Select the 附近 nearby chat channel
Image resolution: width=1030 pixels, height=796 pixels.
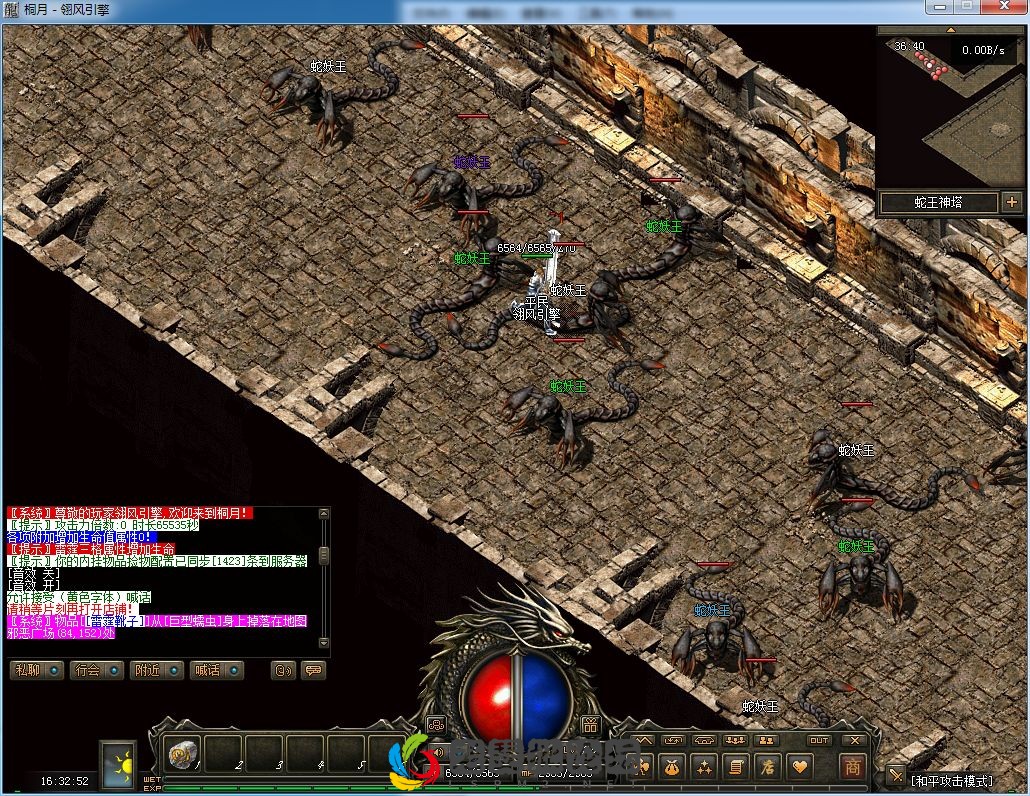[x=156, y=670]
